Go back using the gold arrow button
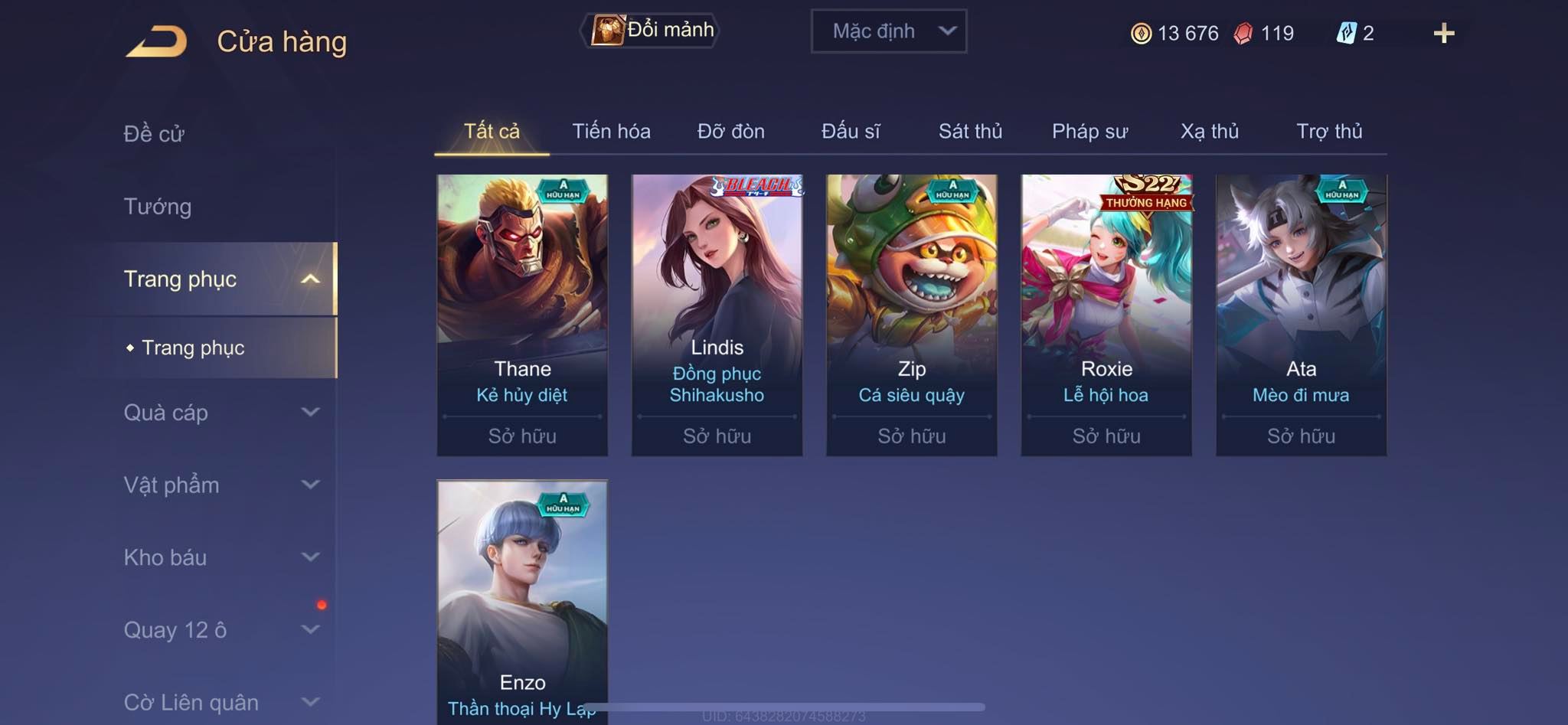Image resolution: width=1568 pixels, height=725 pixels. [157, 41]
